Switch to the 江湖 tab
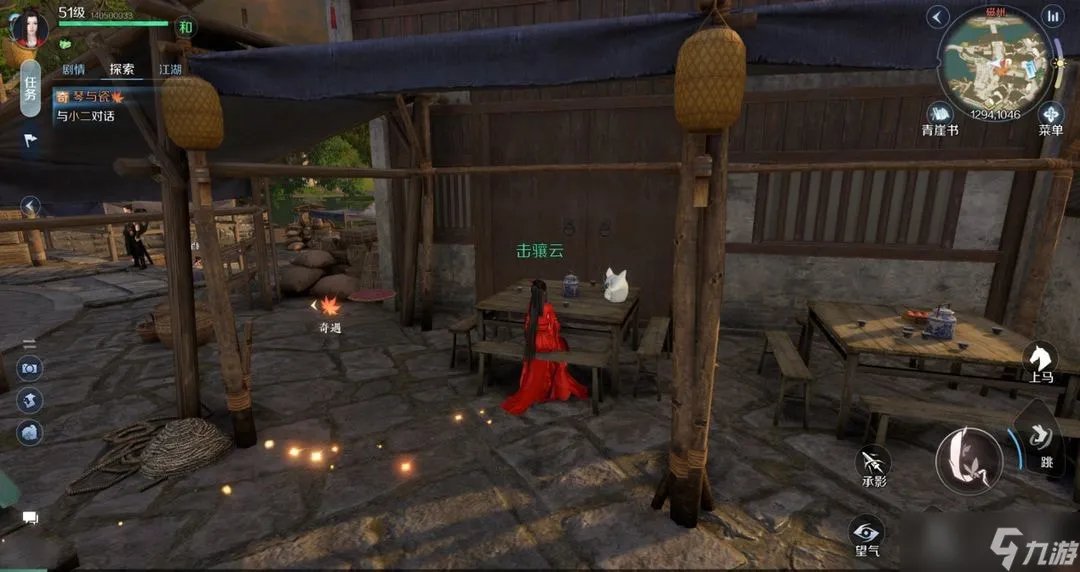The height and width of the screenshot is (572, 1080). point(170,70)
